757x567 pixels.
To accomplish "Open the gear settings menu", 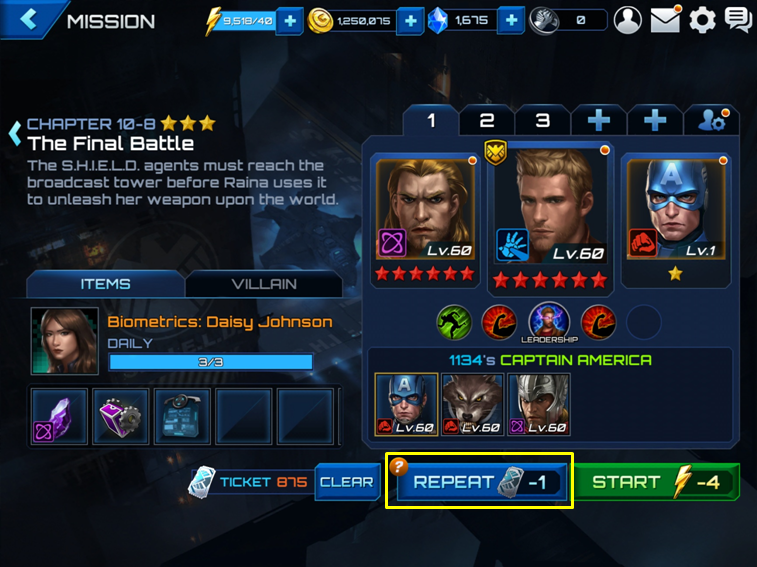I will [x=703, y=20].
